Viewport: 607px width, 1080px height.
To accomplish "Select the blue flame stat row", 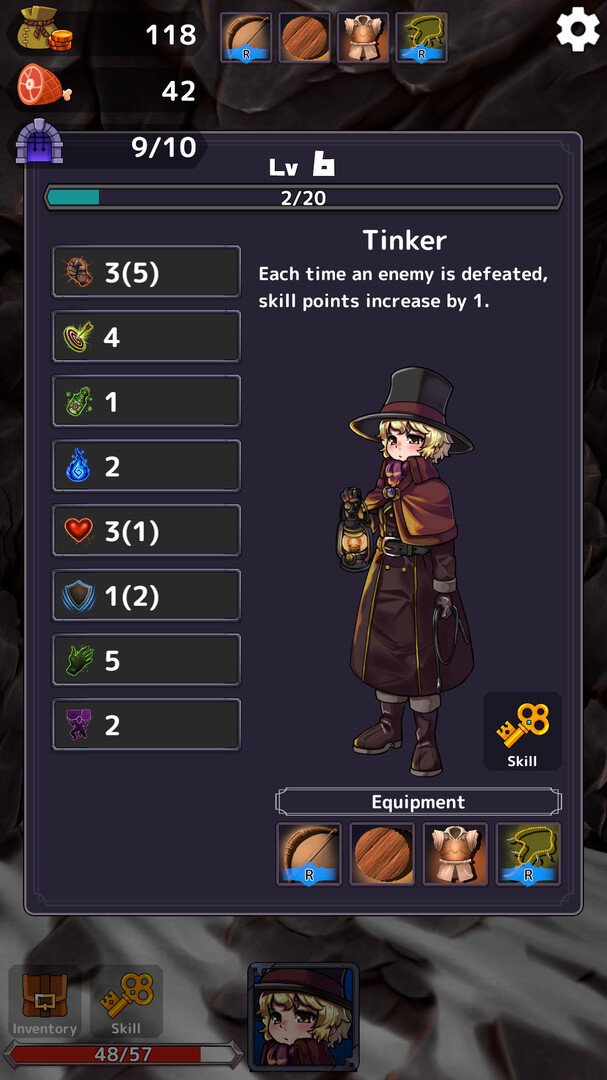I will tap(146, 466).
